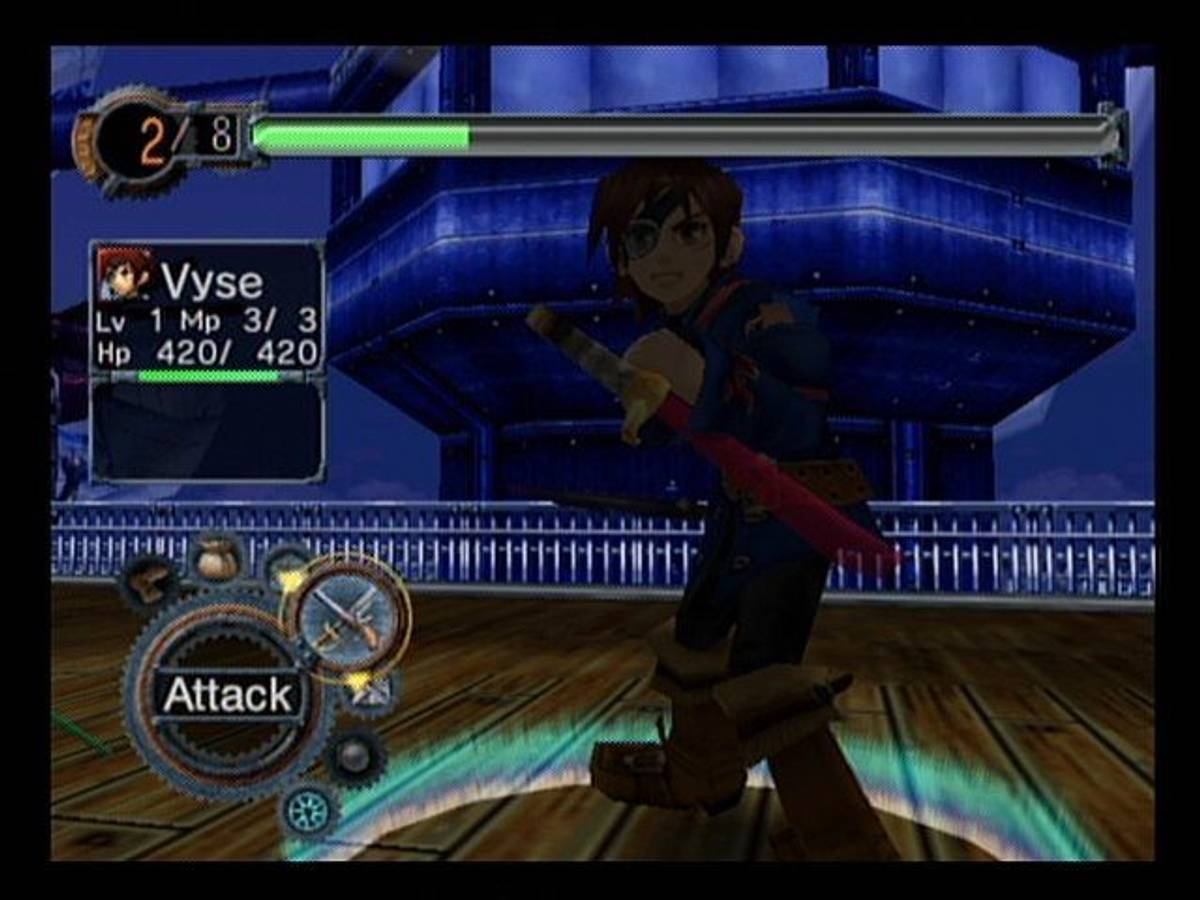Select Vyse's character status panel
Viewport: 1200px width, 900px height.
(x=207, y=310)
